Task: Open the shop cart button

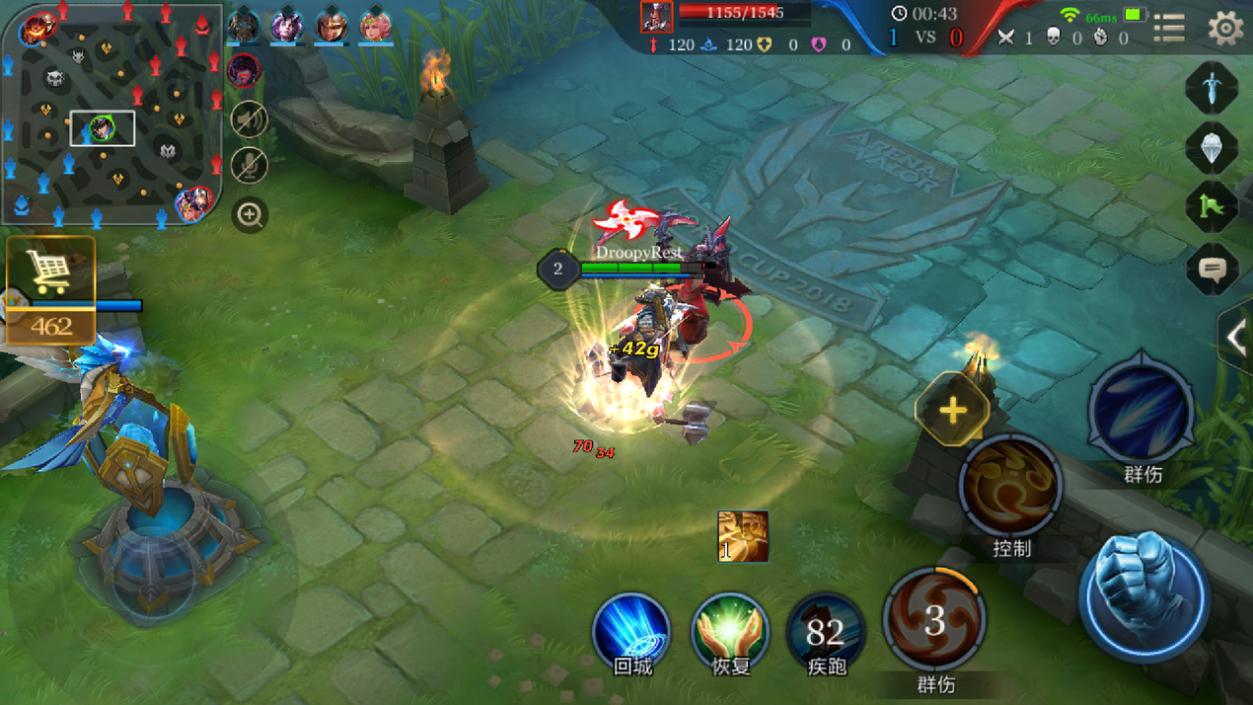Action: click(50, 272)
